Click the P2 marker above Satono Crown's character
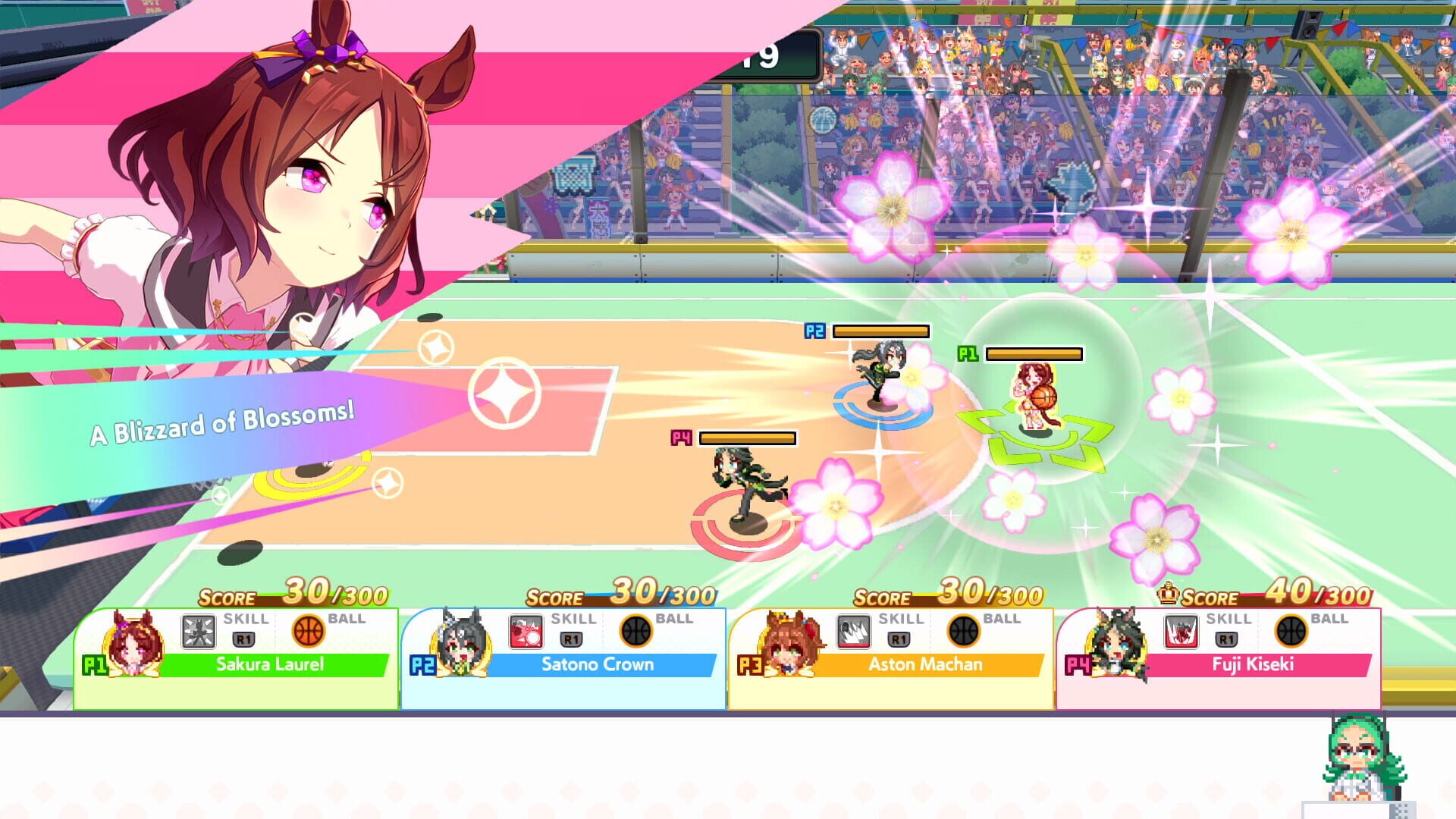Screen dimensions: 1456x819 point(814,329)
